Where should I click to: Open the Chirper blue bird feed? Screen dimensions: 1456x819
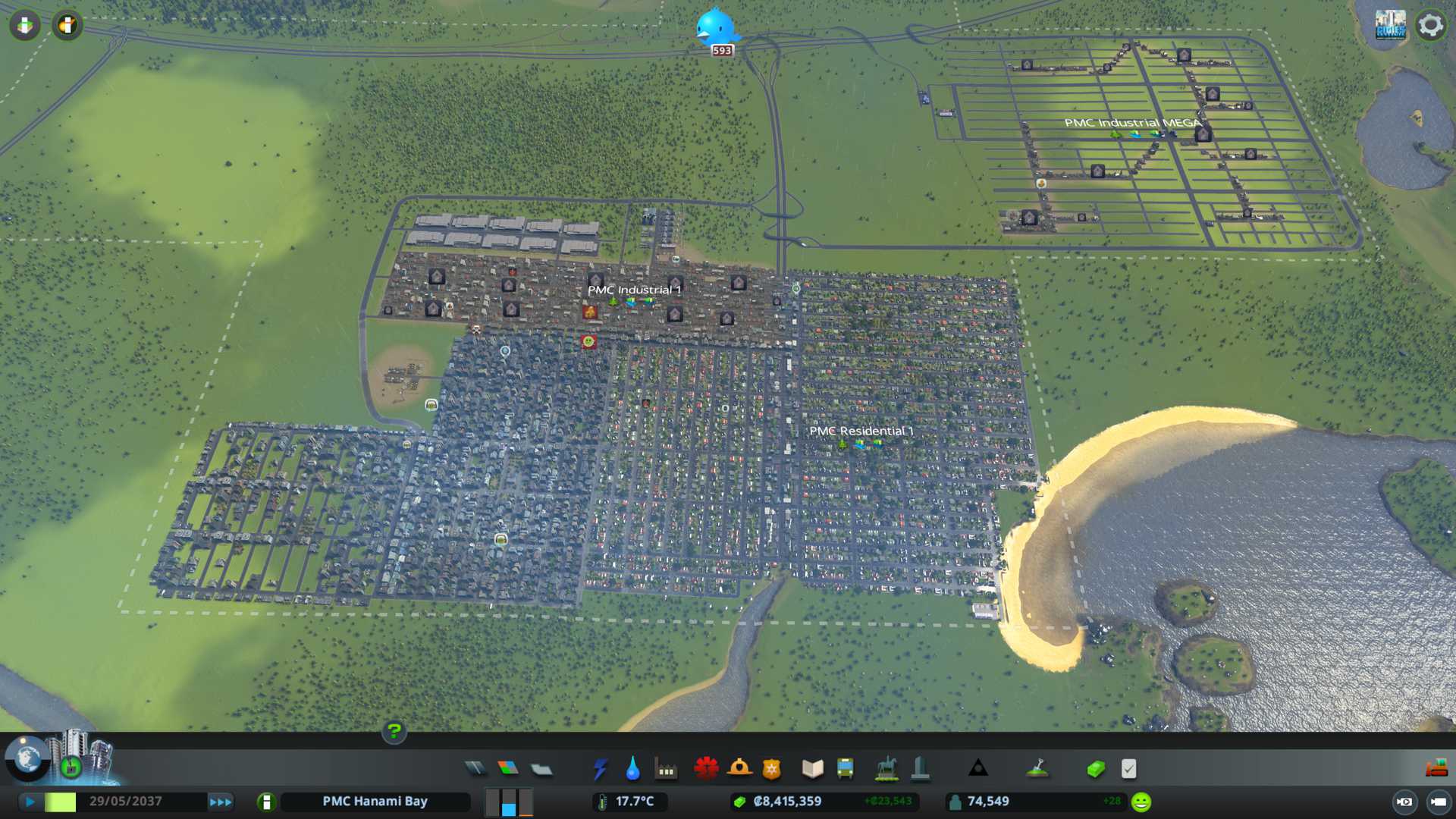coord(715,27)
